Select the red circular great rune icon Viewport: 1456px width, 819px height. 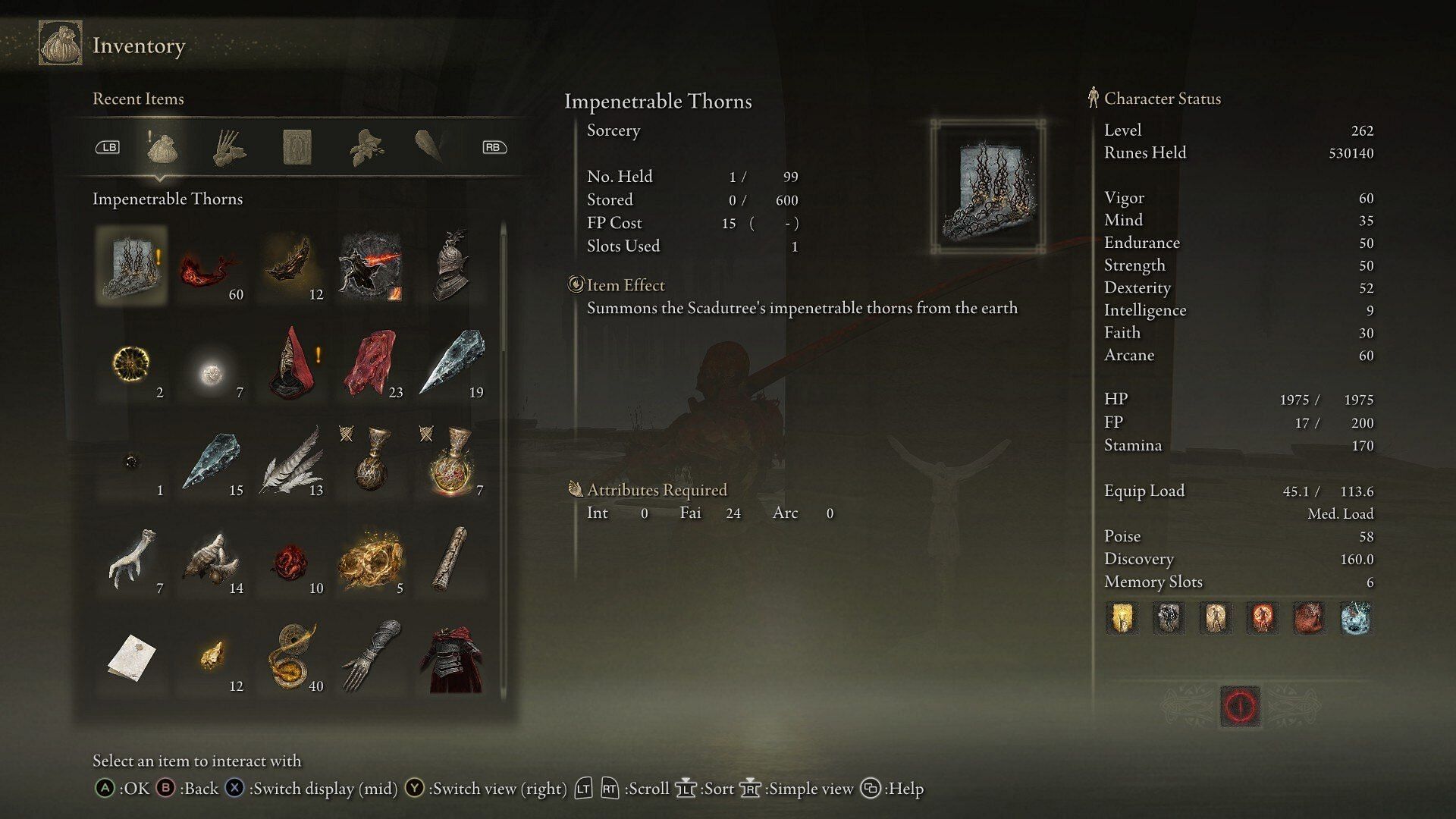pos(1240,707)
